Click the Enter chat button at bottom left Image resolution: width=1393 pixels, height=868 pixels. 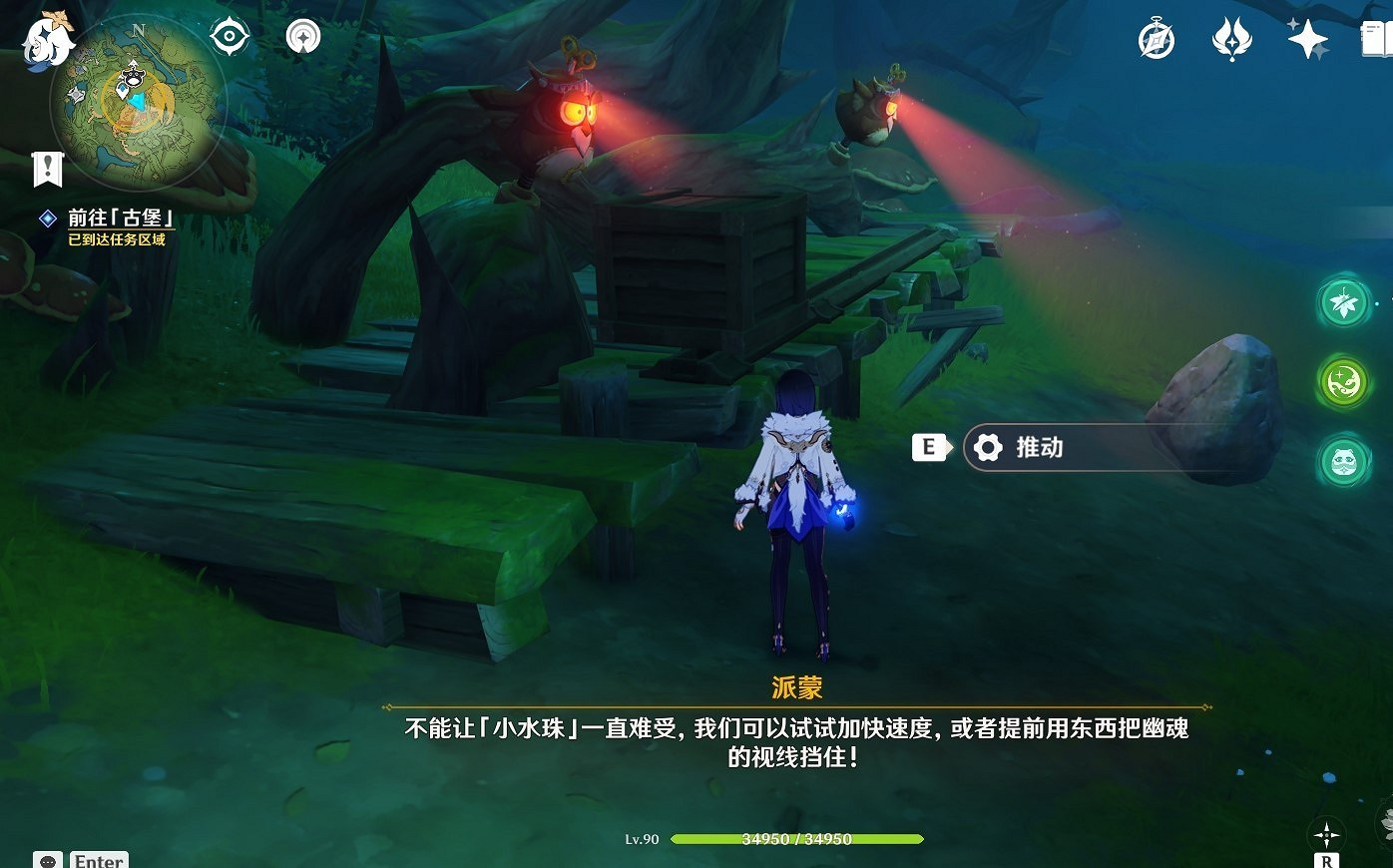click(x=100, y=859)
